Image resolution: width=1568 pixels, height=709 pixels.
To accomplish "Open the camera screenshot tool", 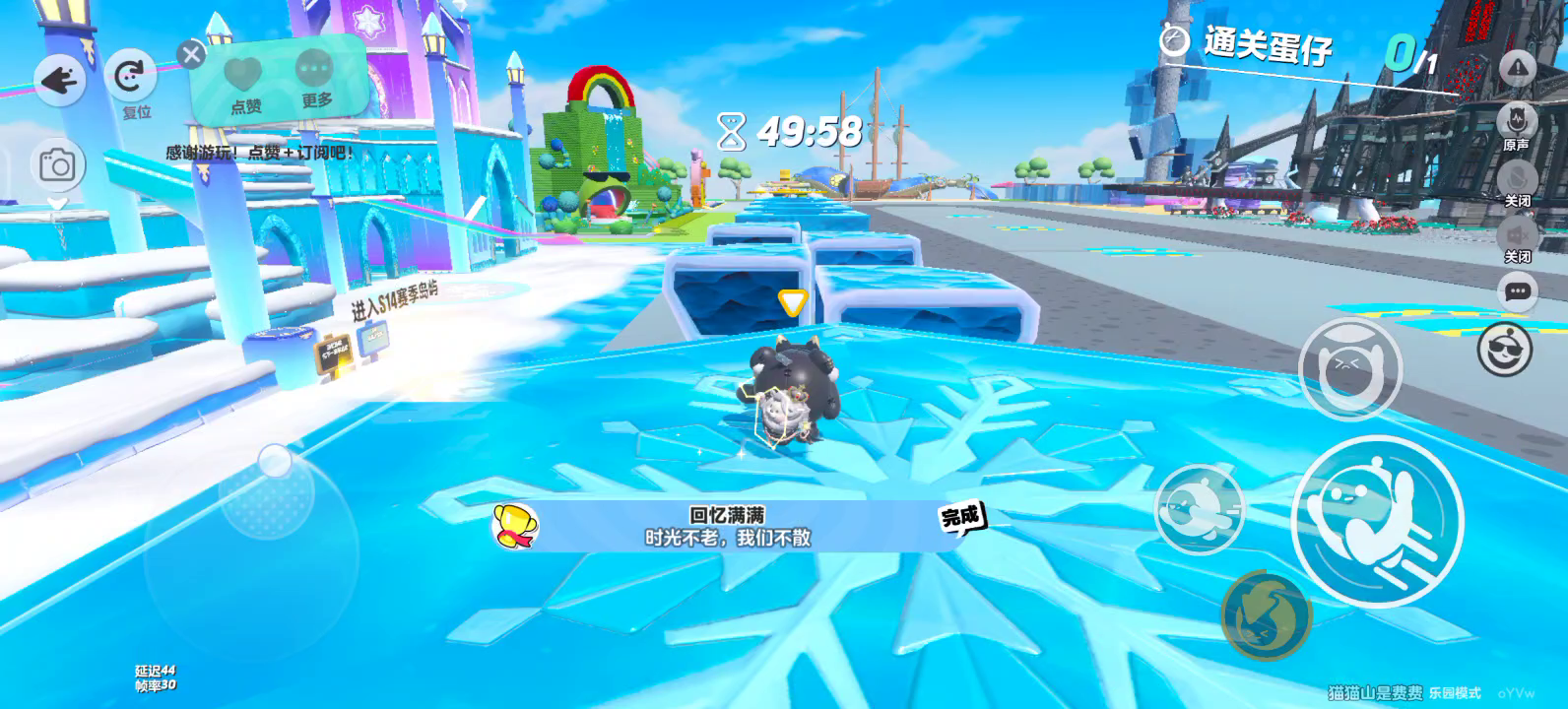I will coord(57,165).
